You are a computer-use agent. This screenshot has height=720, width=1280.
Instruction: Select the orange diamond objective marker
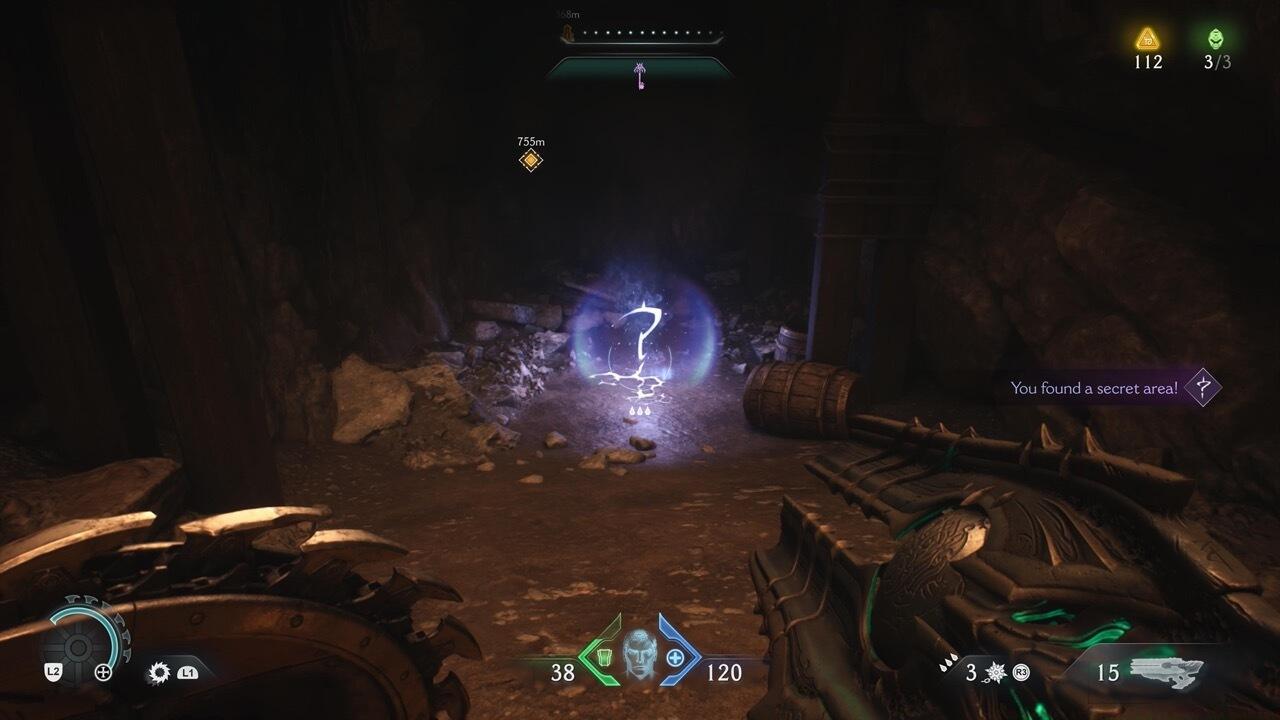coord(531,160)
